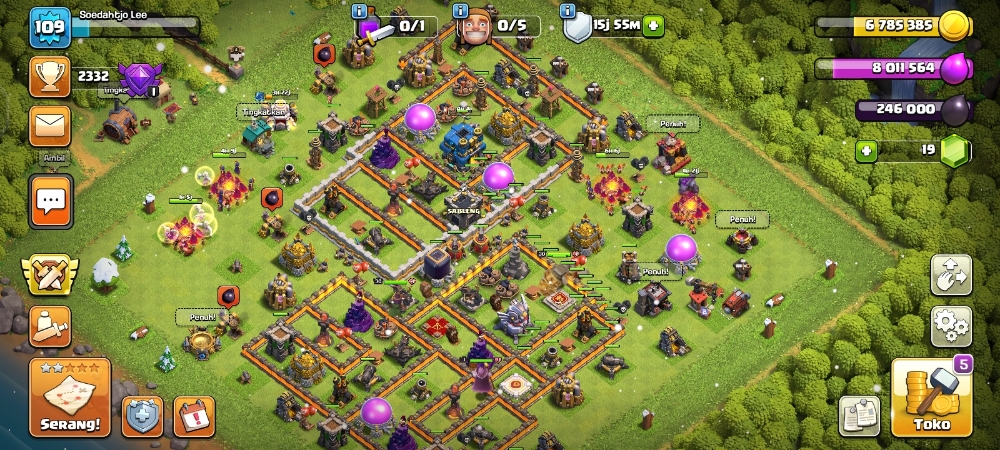
Task: Click the green plus next to shield timer
Action: (653, 26)
